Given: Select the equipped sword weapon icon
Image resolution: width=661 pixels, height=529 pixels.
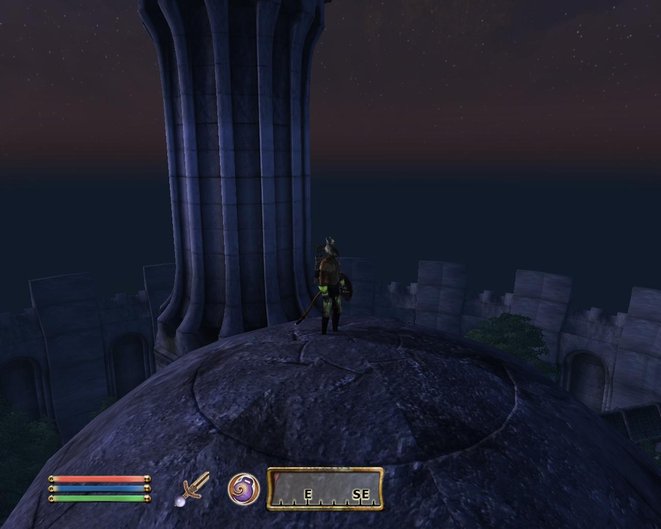Looking at the screenshot, I should pyautogui.click(x=191, y=488).
